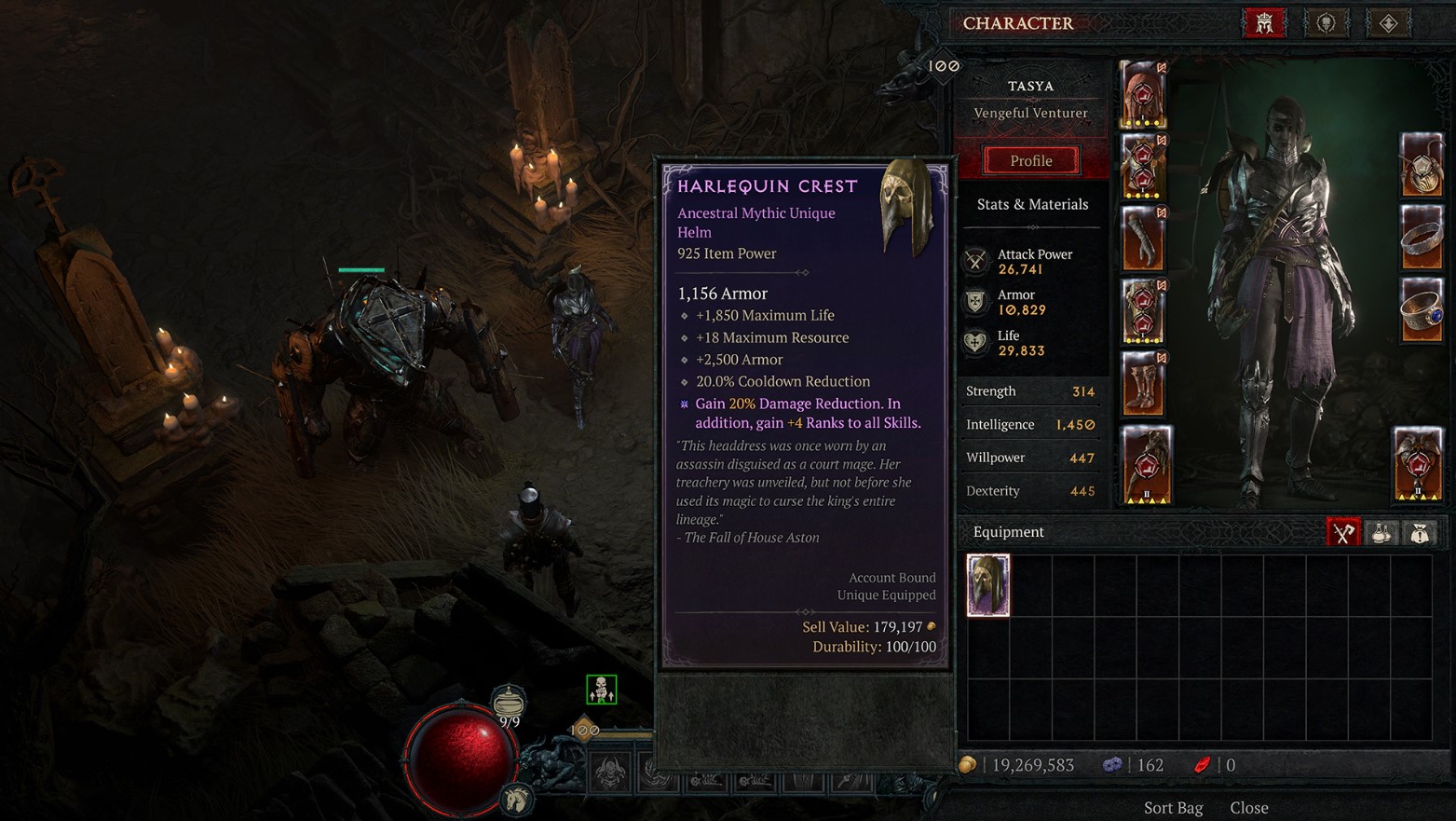This screenshot has height=821, width=1456.
Task: Switch to the diamond-icon tab
Action: pyautogui.click(x=1388, y=23)
